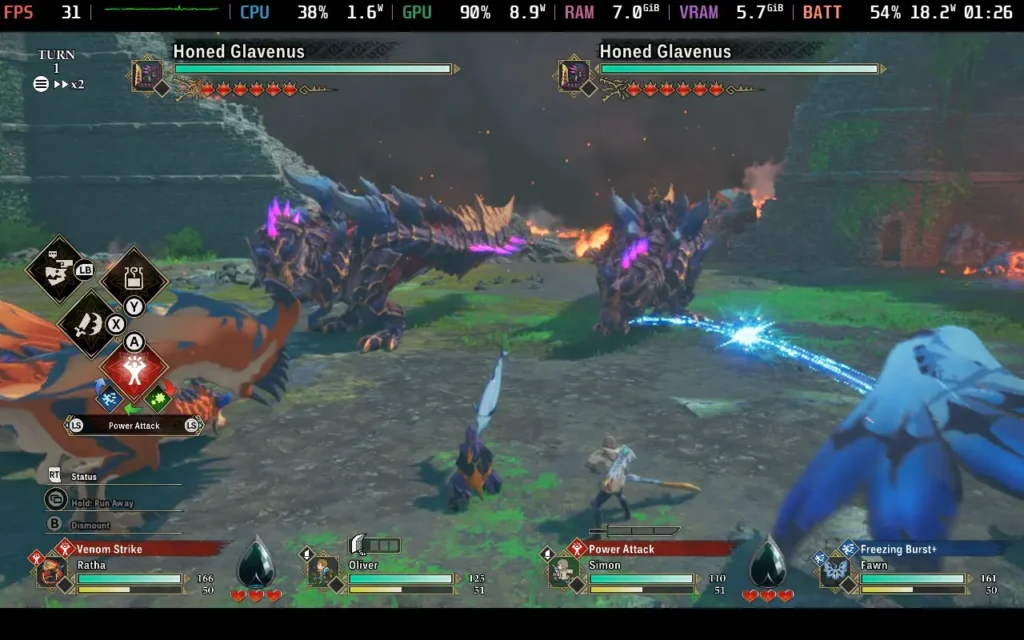Select Ratha's portrait in the party bar
Screen dimensions: 1024x640
click(50, 572)
